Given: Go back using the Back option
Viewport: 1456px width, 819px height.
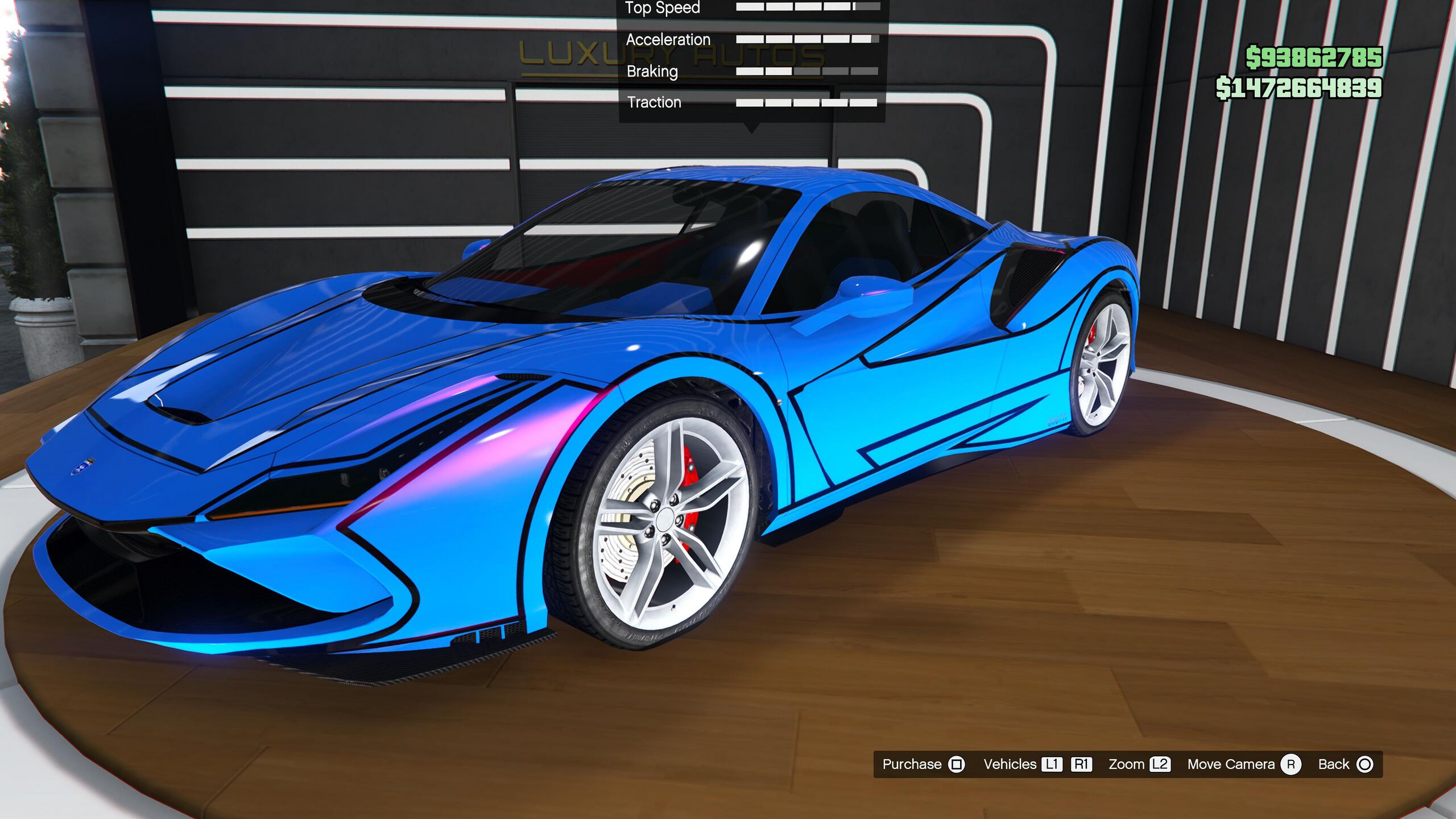Looking at the screenshot, I should click(1345, 764).
